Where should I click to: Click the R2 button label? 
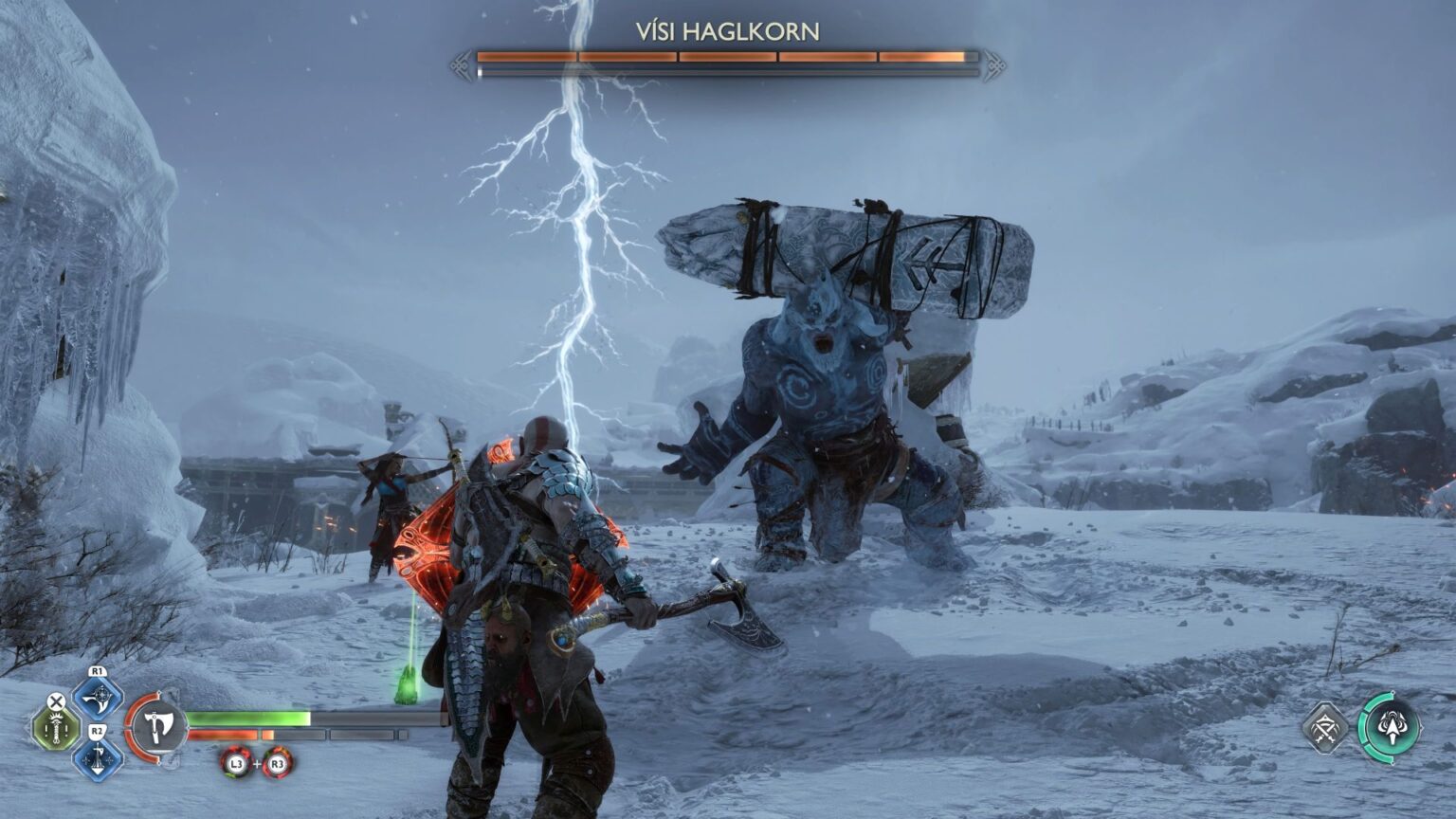pos(97,732)
